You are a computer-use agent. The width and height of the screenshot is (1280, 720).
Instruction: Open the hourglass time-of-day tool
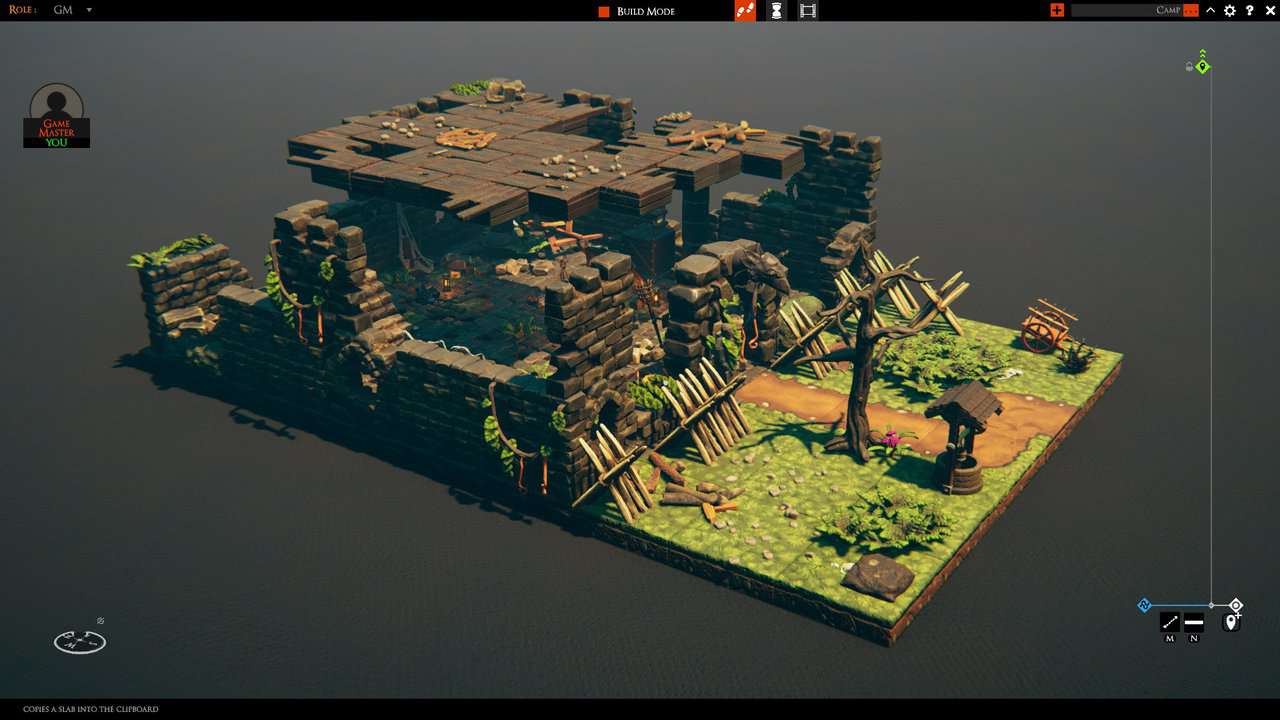(777, 10)
